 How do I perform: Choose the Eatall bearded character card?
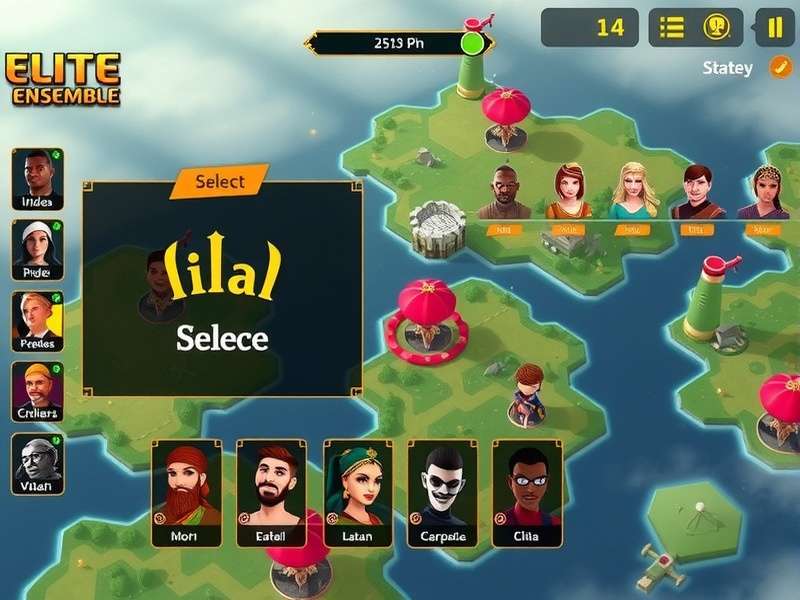tap(270, 493)
